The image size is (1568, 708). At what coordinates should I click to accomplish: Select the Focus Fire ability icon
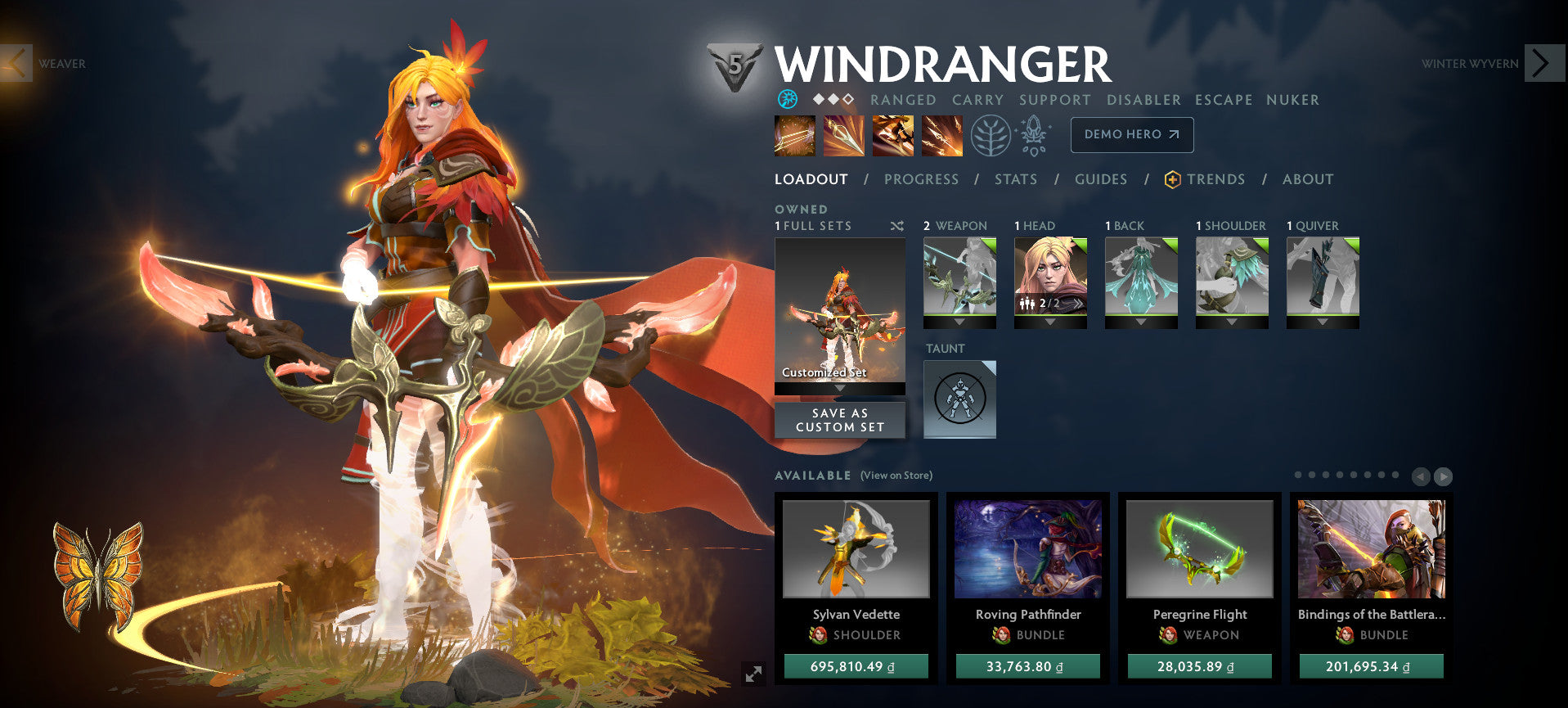tap(942, 135)
